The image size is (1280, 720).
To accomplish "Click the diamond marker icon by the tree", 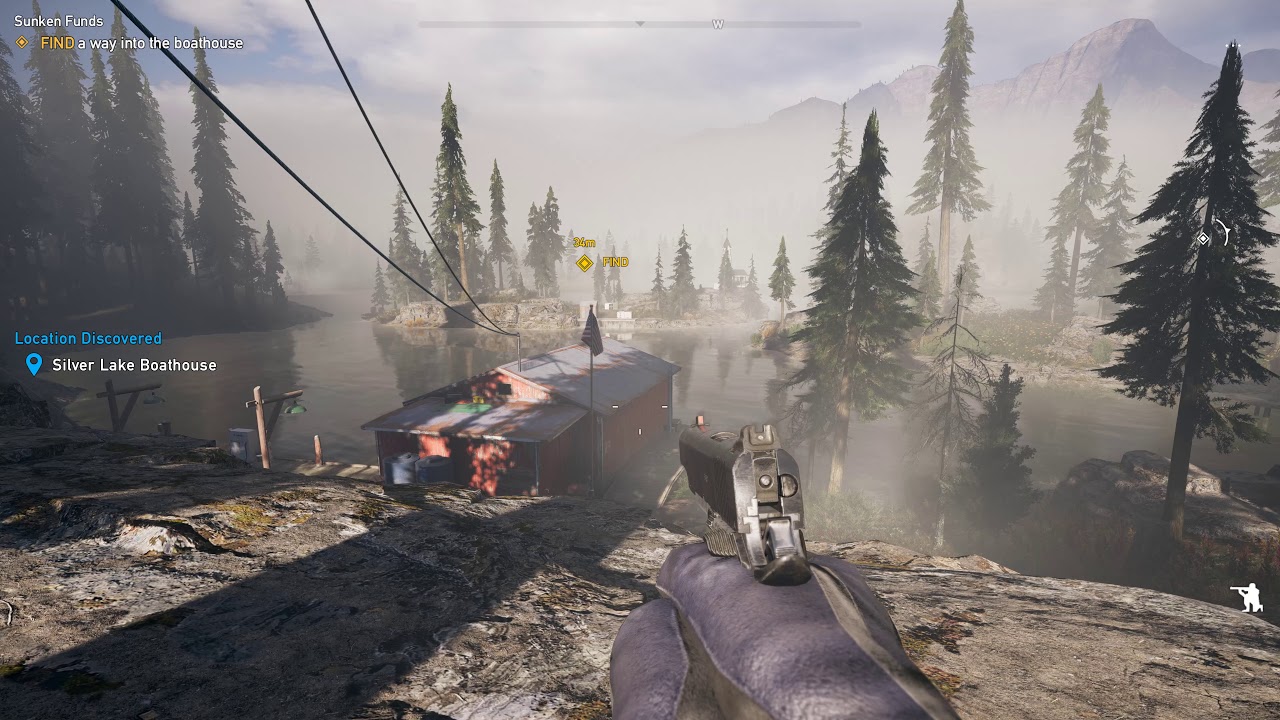I will click(1204, 238).
